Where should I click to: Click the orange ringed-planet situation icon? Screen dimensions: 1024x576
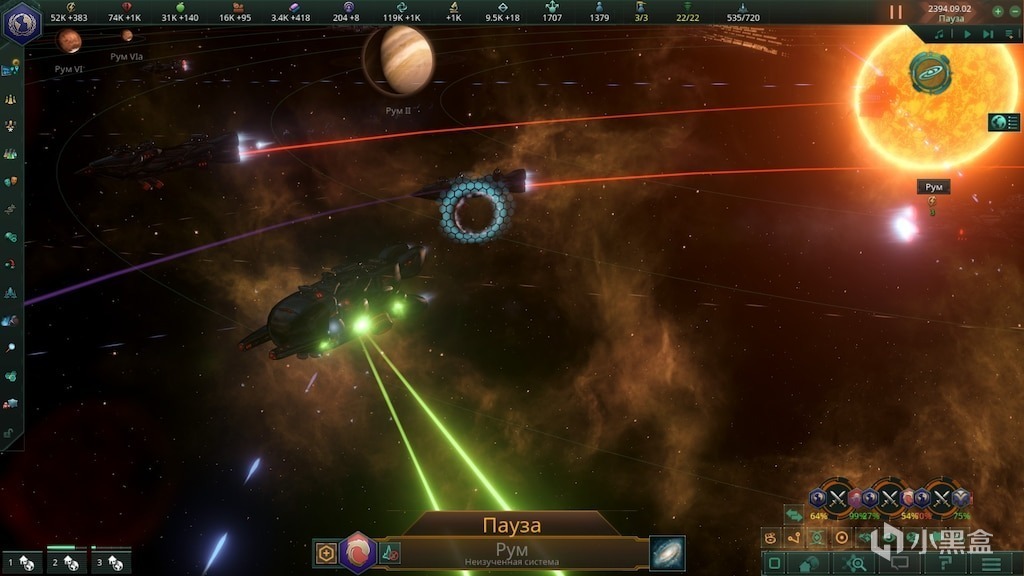[x=930, y=72]
